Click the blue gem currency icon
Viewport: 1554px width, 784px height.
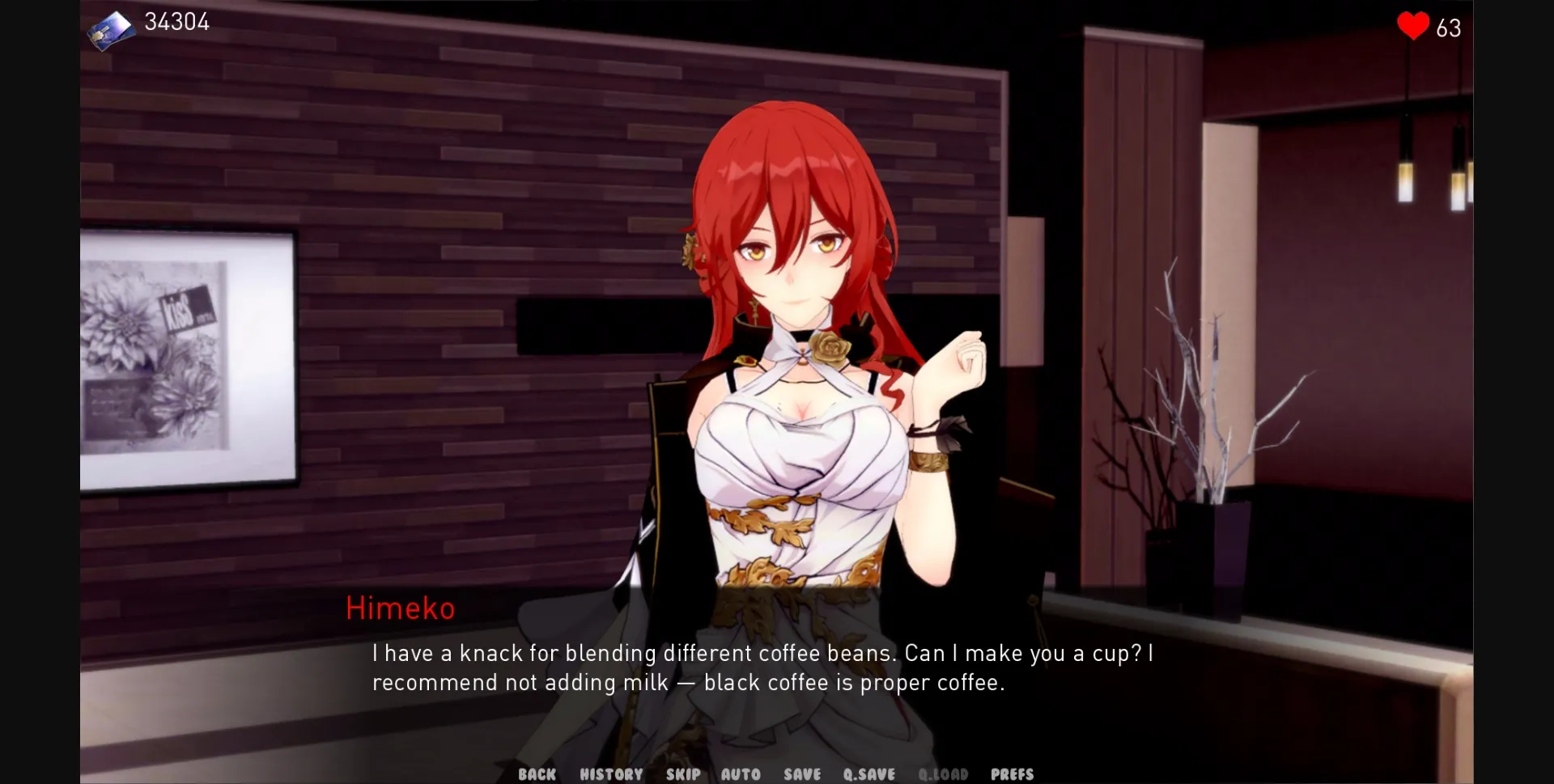111,27
